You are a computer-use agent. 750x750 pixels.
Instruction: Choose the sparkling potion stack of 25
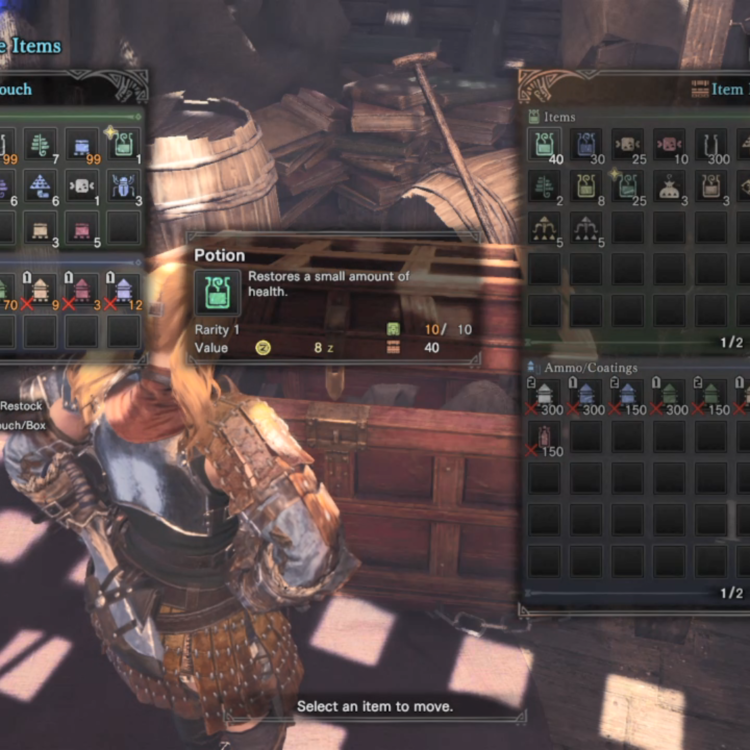[x=628, y=186]
